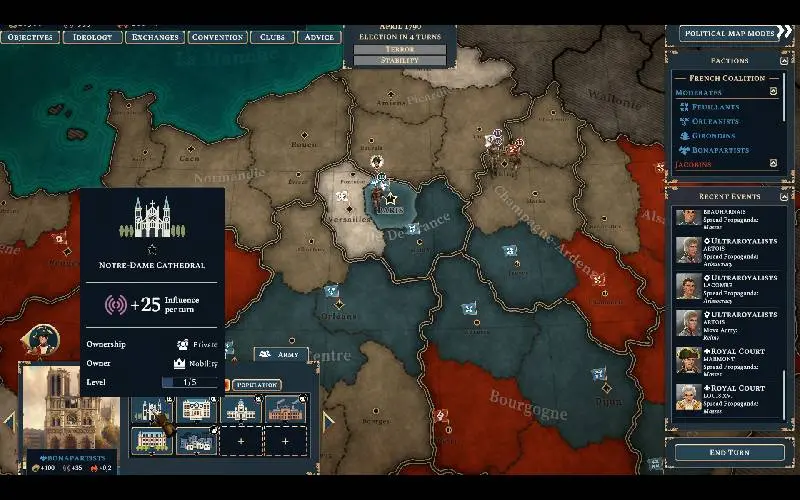Image resolution: width=800 pixels, height=500 pixels.
Task: Open the Clubs menu
Action: click(272, 37)
